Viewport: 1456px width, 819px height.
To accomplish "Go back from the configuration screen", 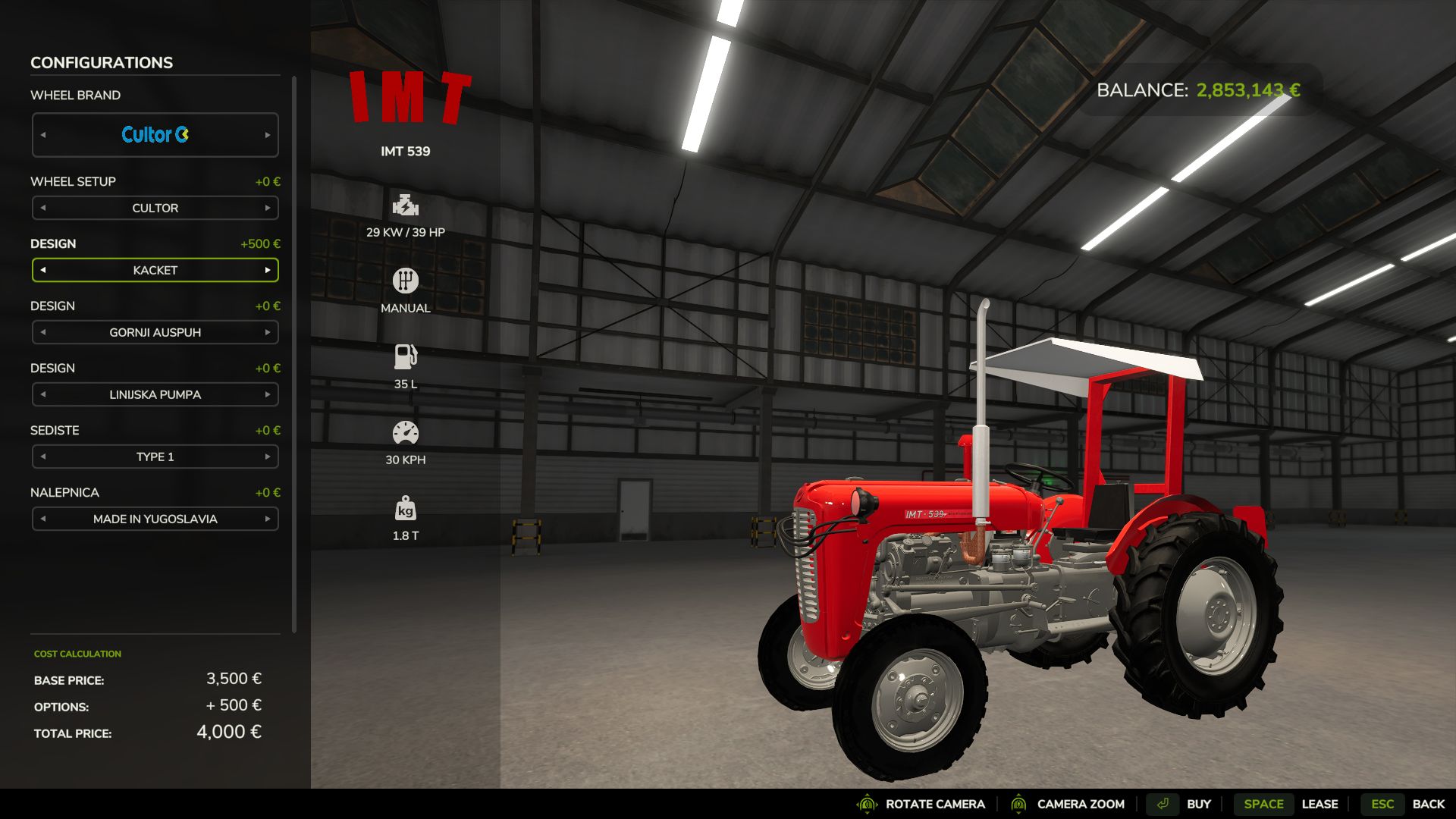I will 1402,804.
